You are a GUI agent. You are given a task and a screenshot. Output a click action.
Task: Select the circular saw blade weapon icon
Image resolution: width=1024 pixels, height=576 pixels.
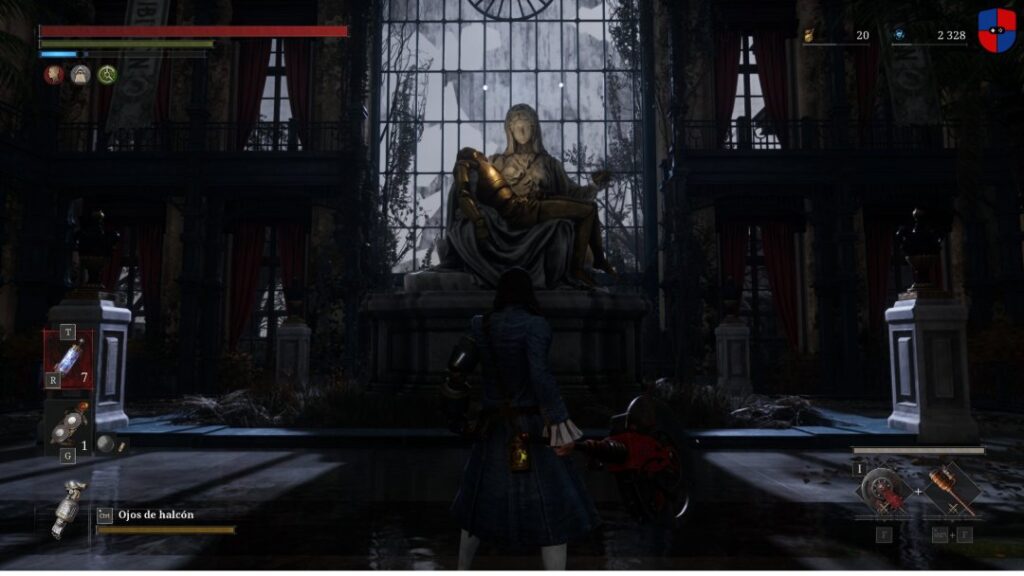click(883, 489)
